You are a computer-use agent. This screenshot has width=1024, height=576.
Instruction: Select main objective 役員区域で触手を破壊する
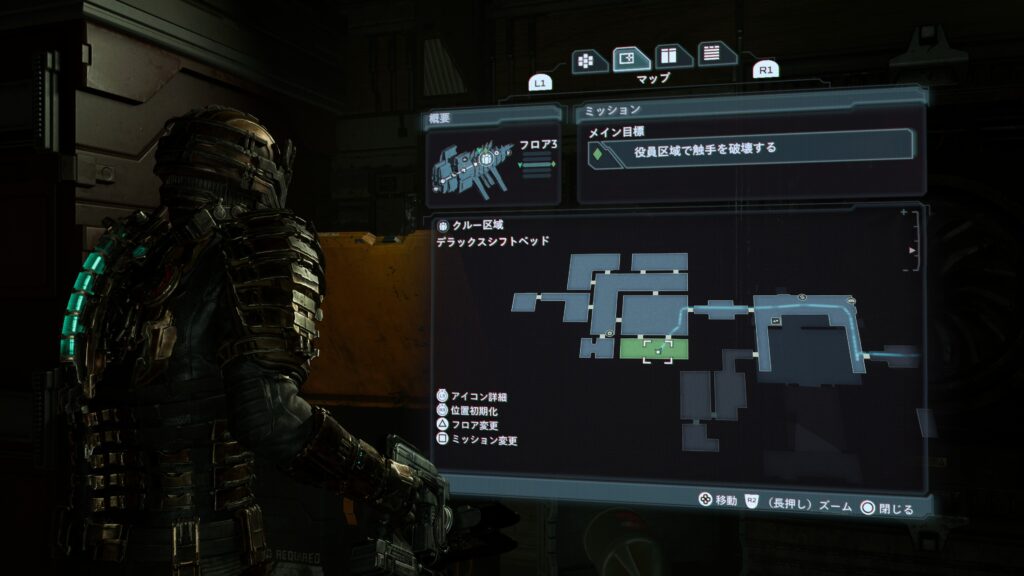click(749, 150)
